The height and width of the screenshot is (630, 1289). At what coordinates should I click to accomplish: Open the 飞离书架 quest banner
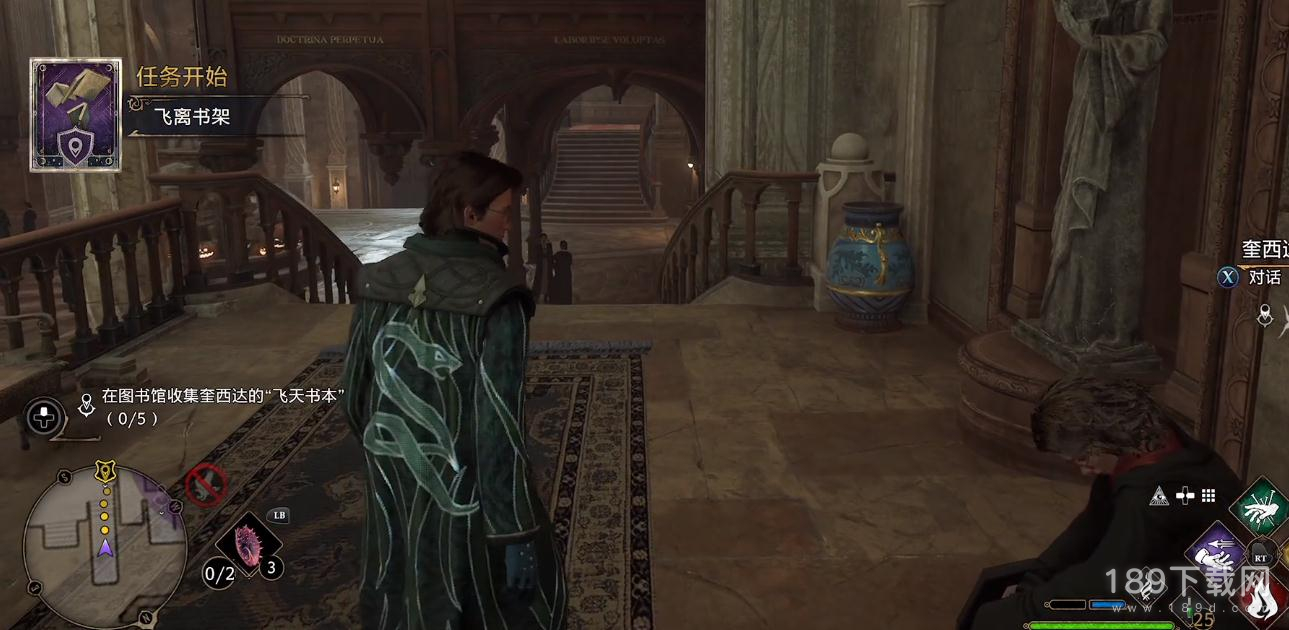192,117
